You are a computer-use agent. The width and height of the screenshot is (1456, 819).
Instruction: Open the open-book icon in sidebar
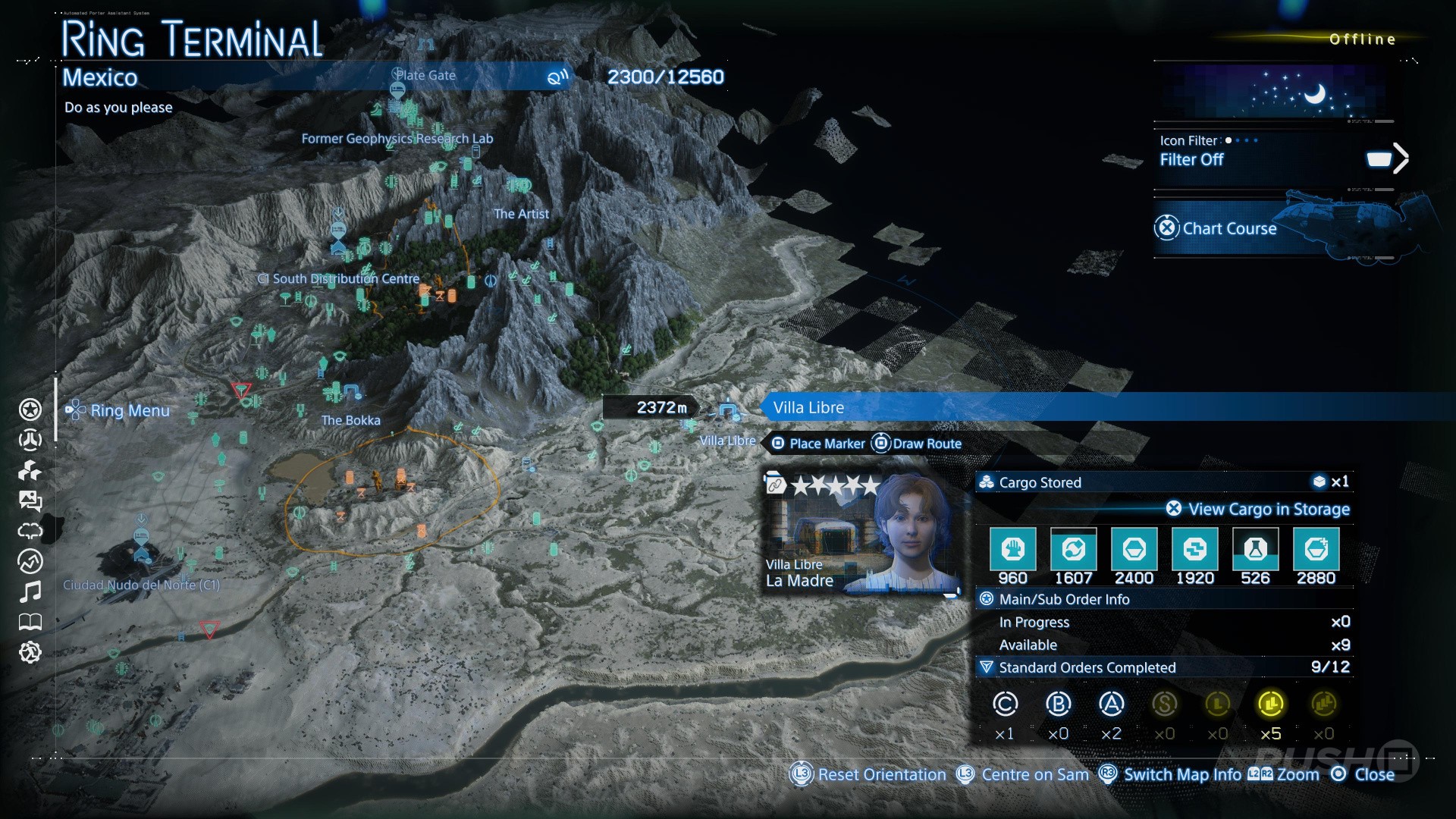tap(30, 622)
